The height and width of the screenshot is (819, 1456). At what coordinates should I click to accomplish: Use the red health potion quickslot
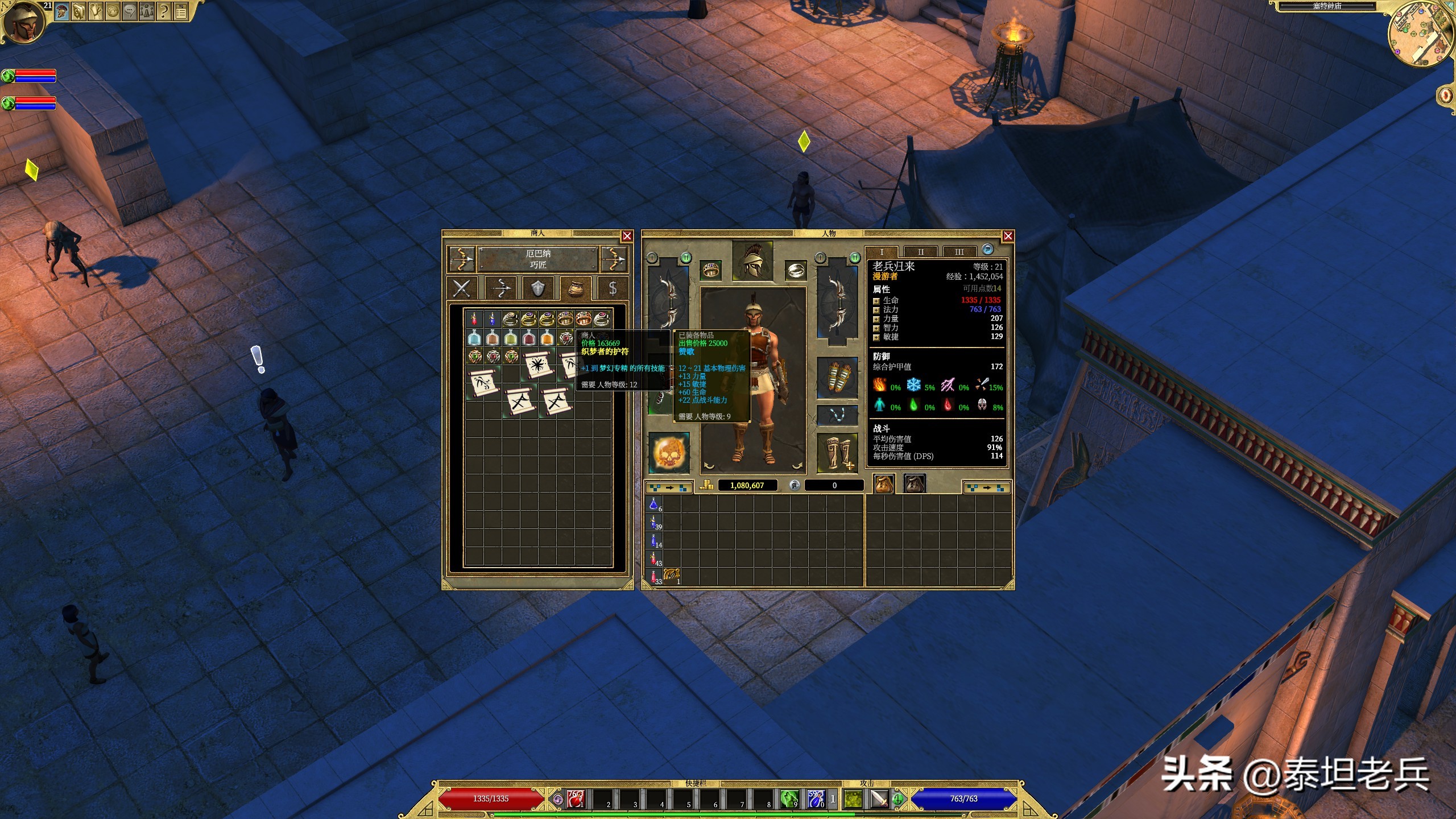(x=576, y=799)
